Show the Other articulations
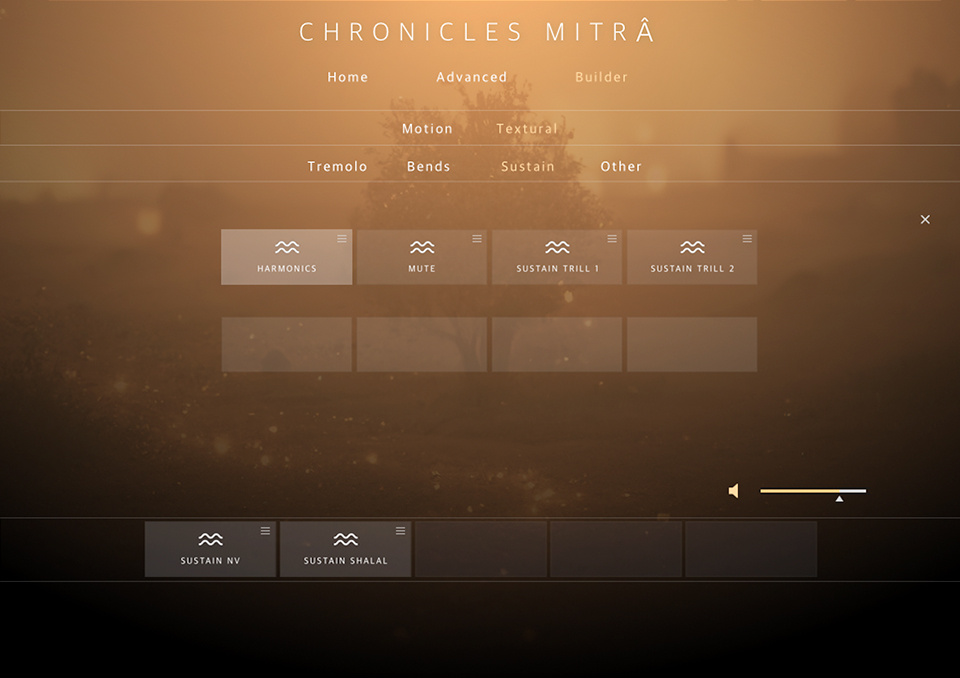The height and width of the screenshot is (678, 960). [621, 167]
